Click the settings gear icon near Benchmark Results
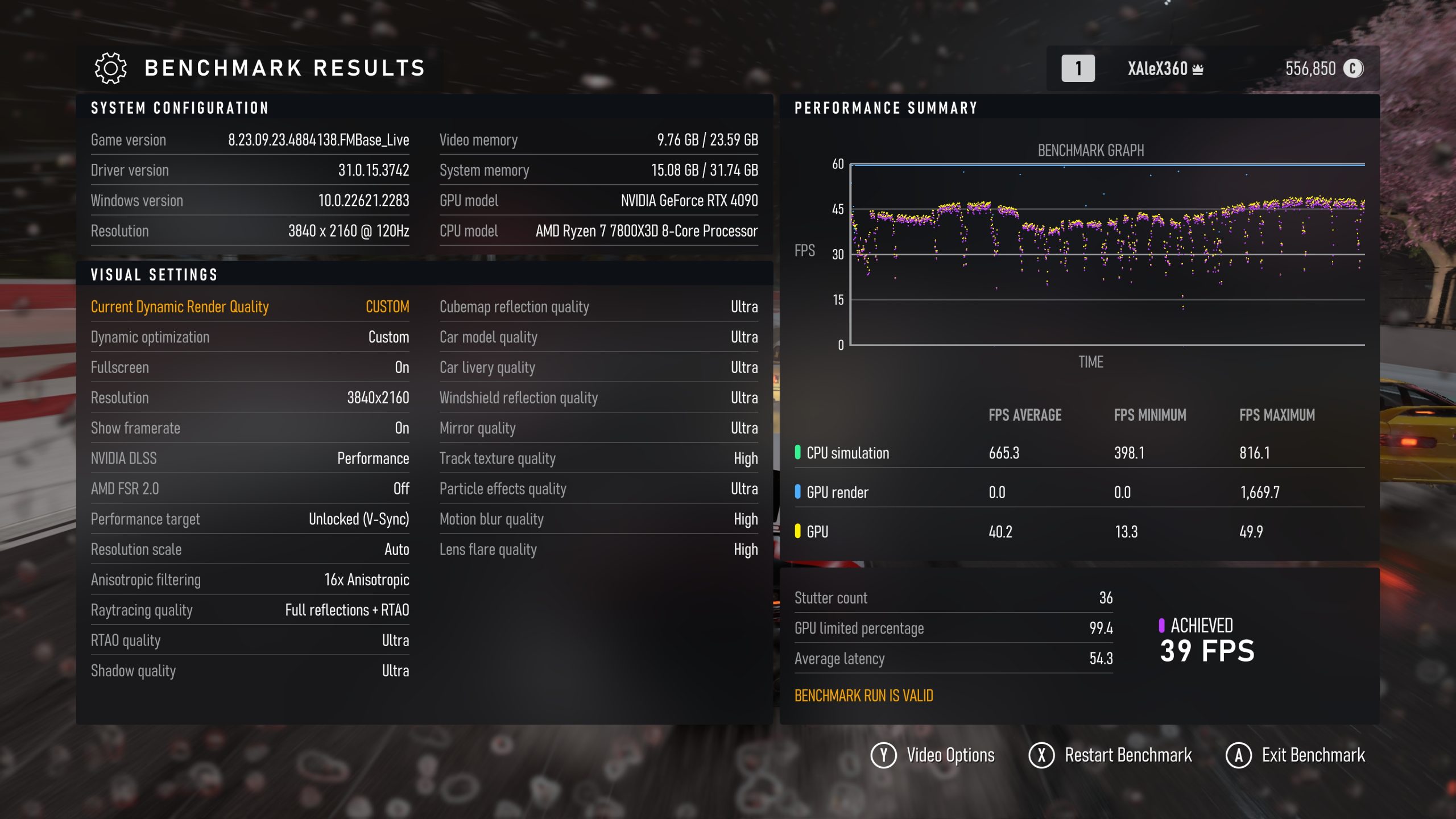Image resolution: width=1456 pixels, height=819 pixels. coord(110,68)
